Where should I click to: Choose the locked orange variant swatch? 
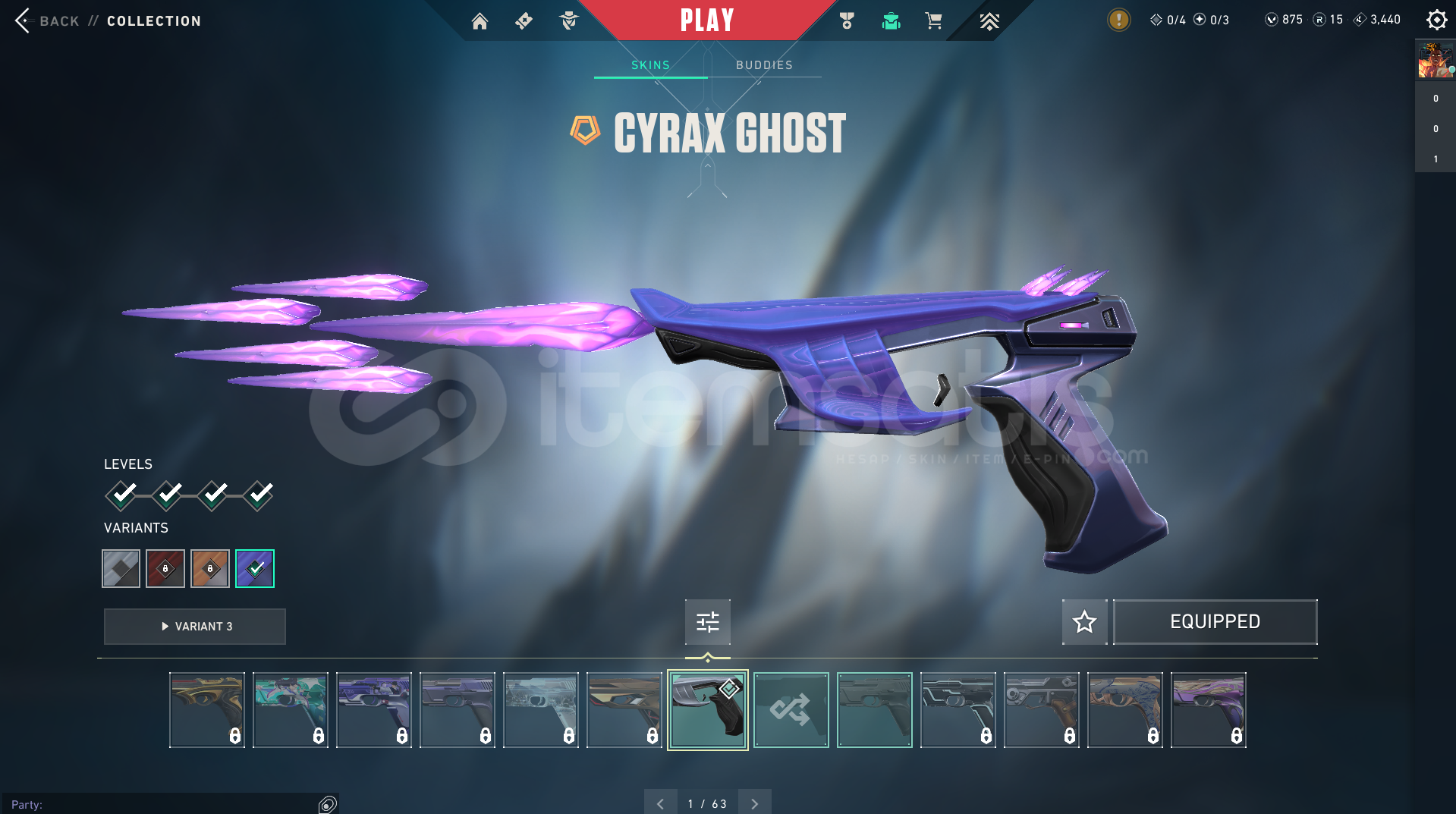[210, 568]
